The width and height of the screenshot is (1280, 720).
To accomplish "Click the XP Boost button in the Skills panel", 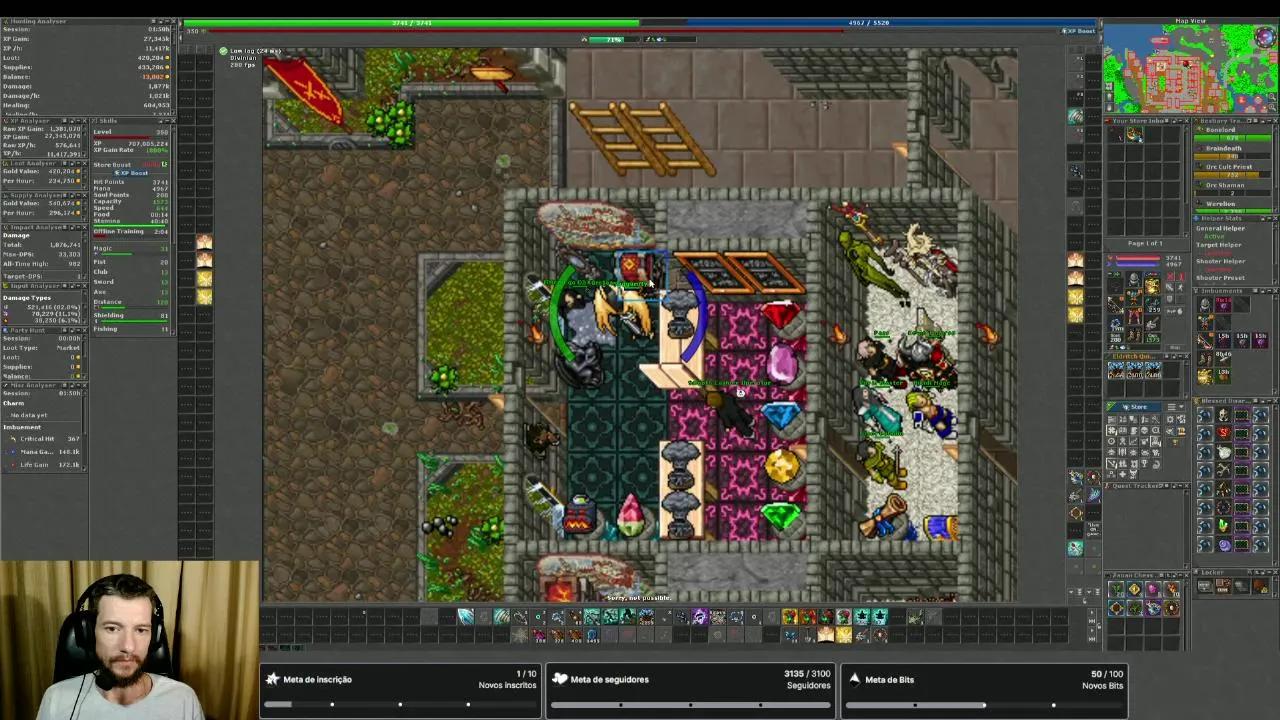I will pyautogui.click(x=132, y=173).
